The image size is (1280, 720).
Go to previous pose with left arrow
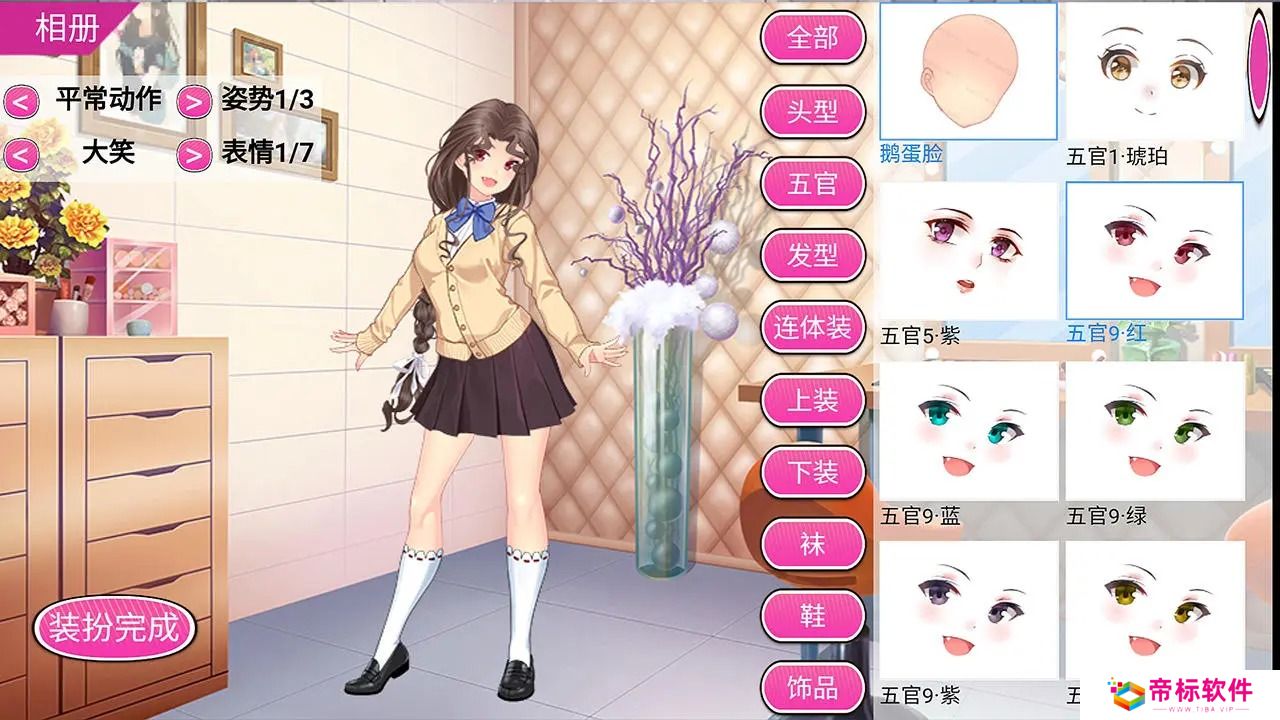[x=23, y=103]
